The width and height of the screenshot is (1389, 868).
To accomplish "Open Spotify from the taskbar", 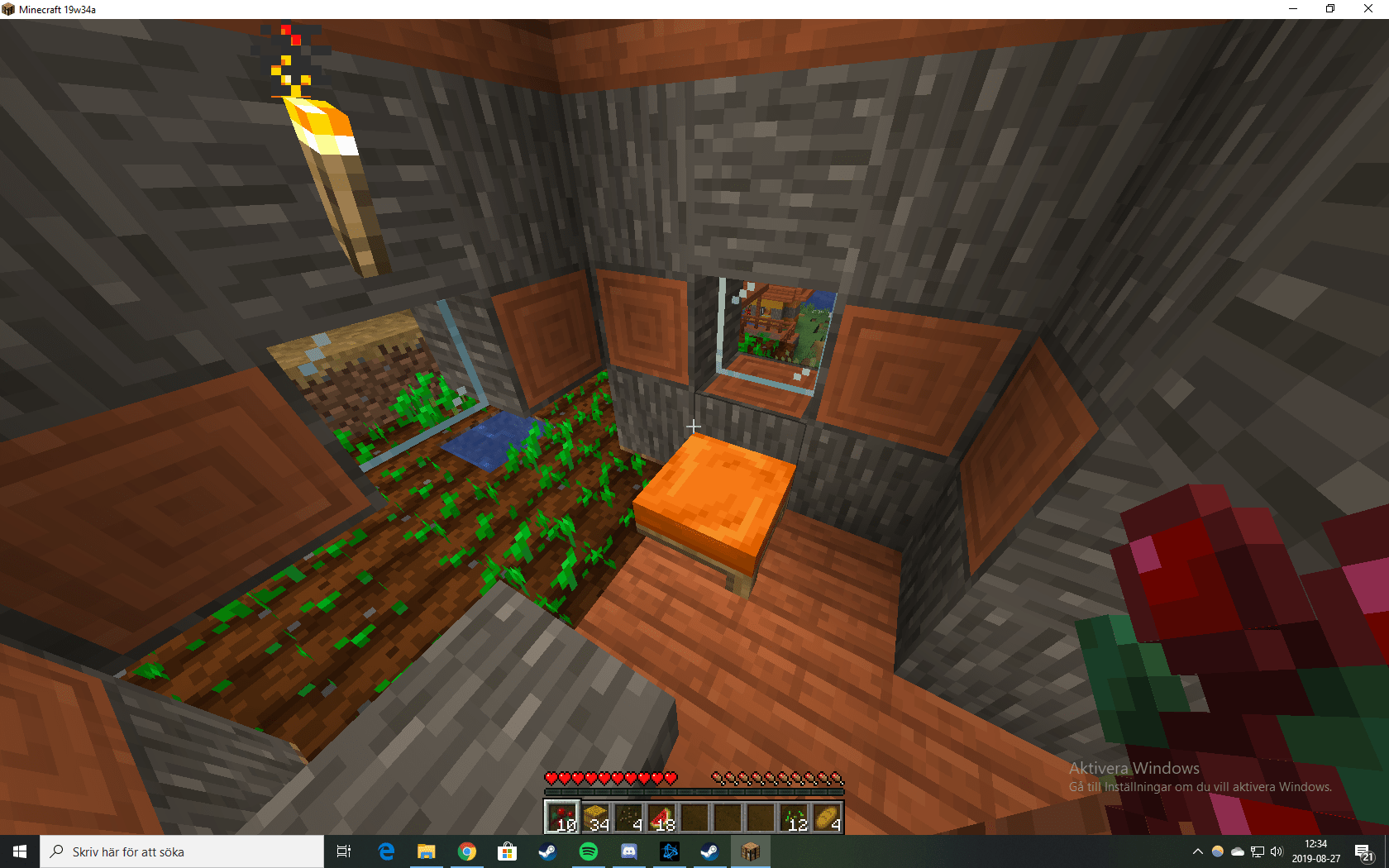I will coord(588,851).
